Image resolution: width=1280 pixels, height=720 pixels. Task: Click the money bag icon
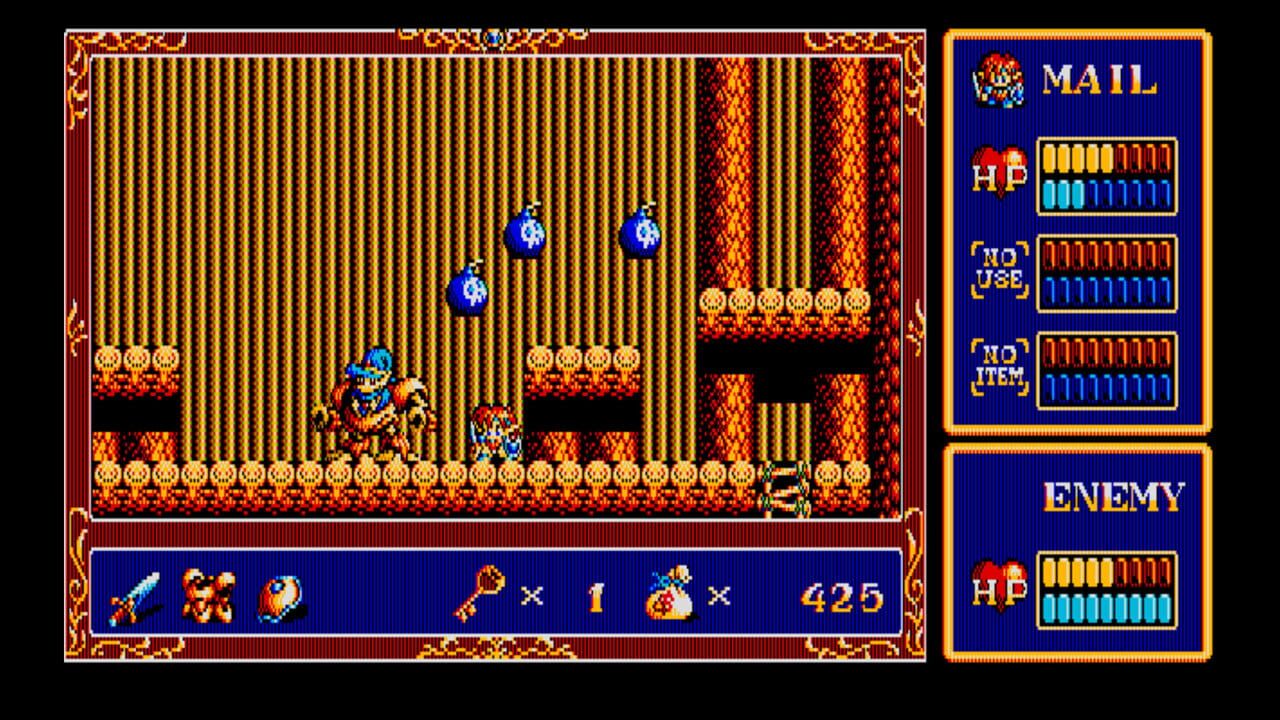click(x=670, y=594)
